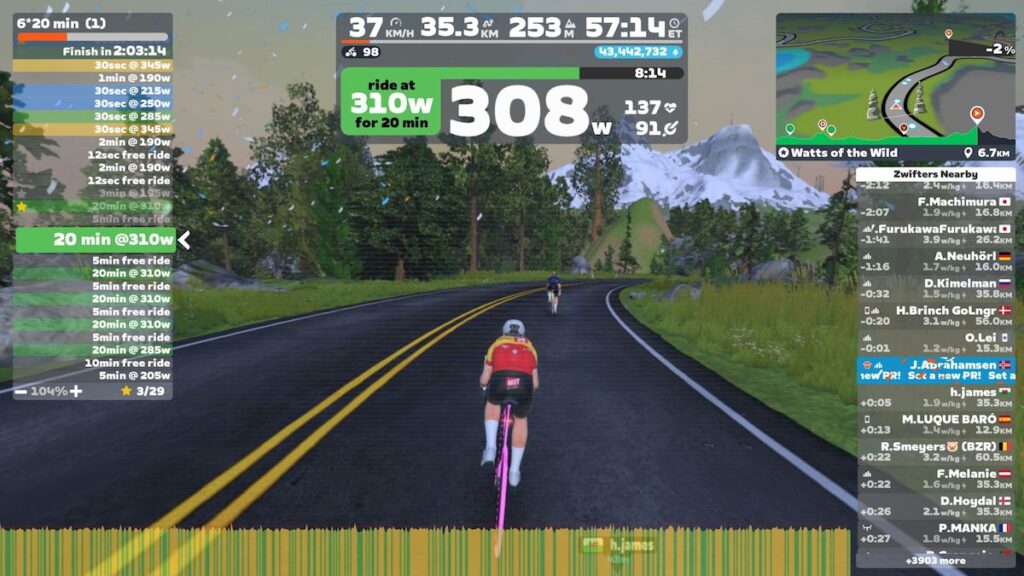Increase workout intensity with the plus button

pos(76,390)
